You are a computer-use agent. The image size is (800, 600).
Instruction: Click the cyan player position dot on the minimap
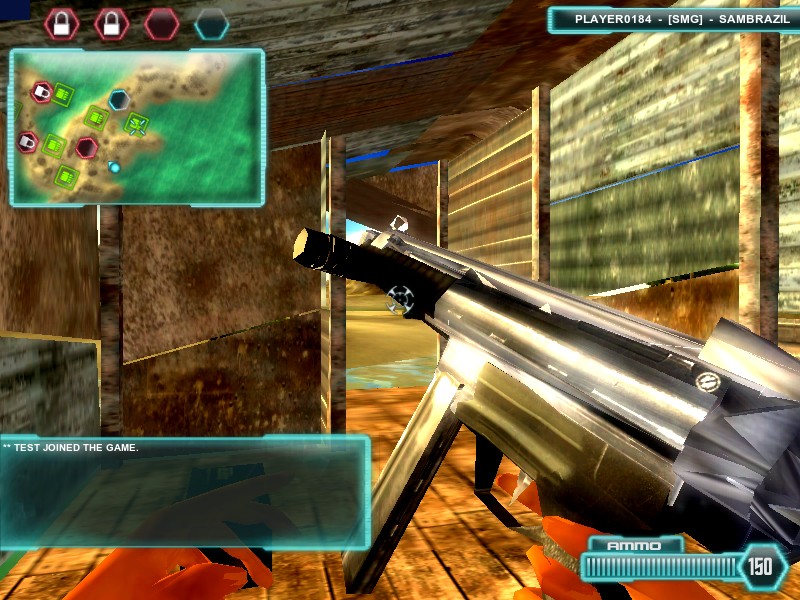click(x=115, y=167)
